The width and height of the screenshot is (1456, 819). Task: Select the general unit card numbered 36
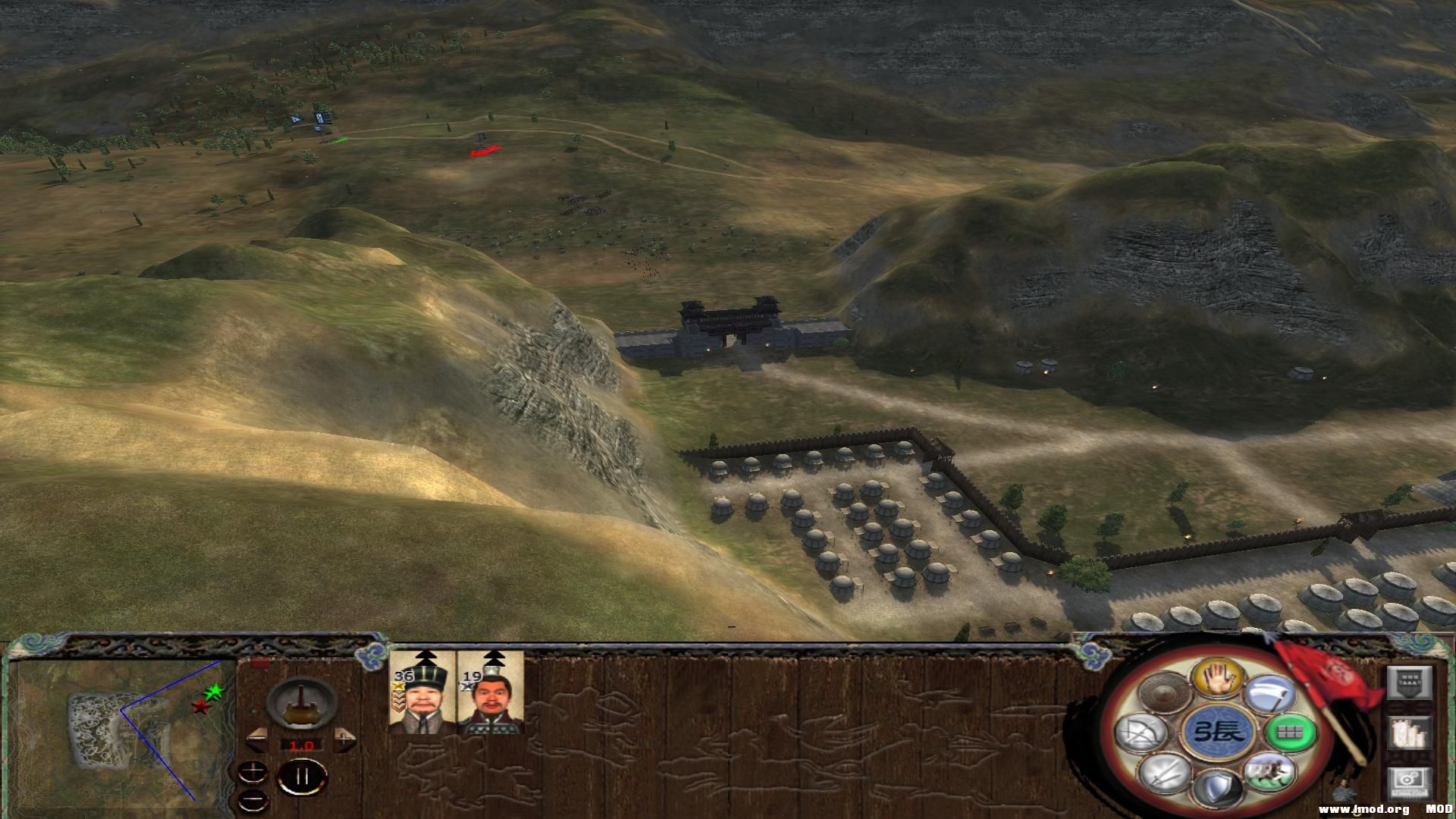422,691
